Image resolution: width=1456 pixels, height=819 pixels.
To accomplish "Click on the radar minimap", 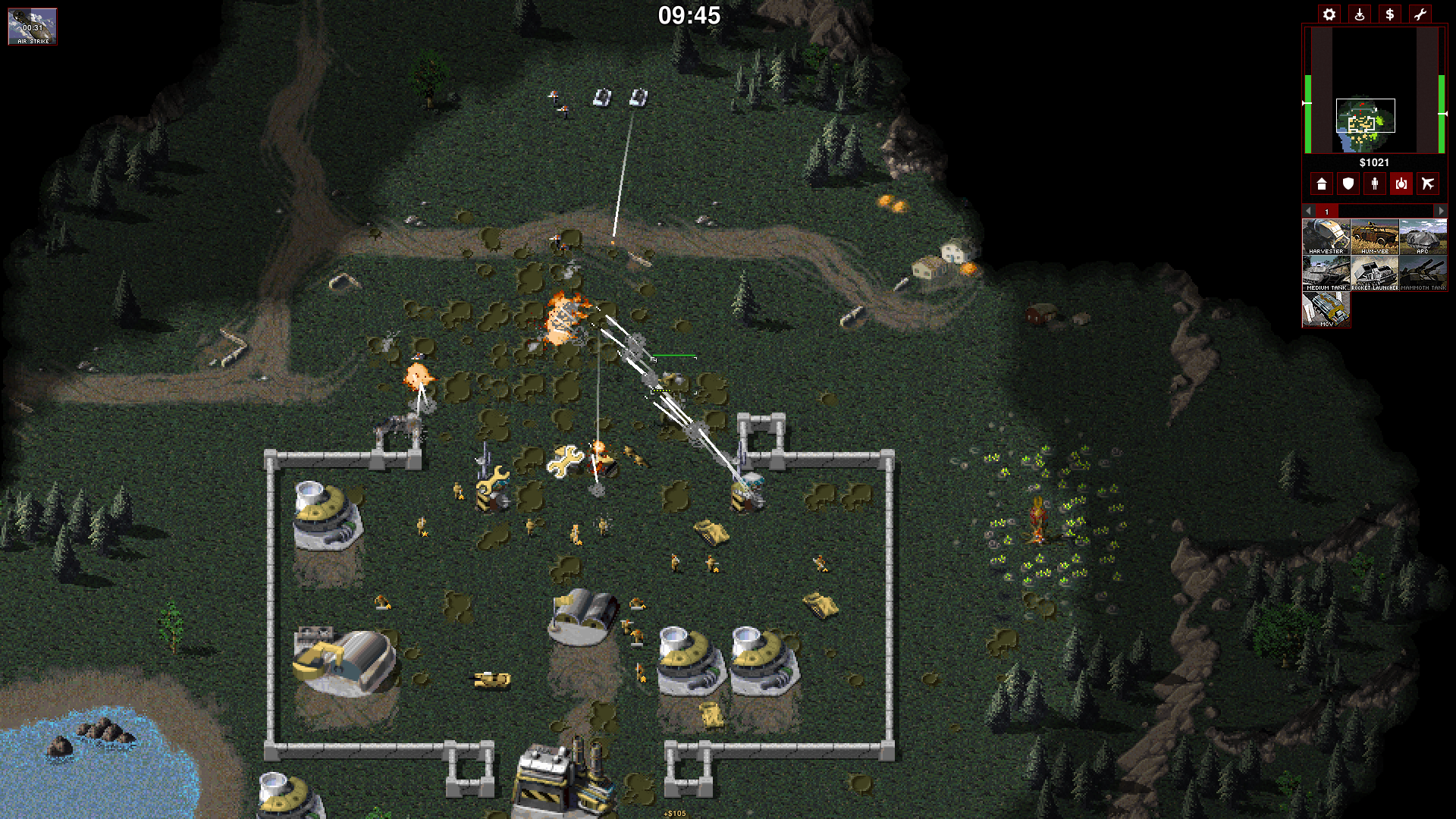I will [1373, 90].
